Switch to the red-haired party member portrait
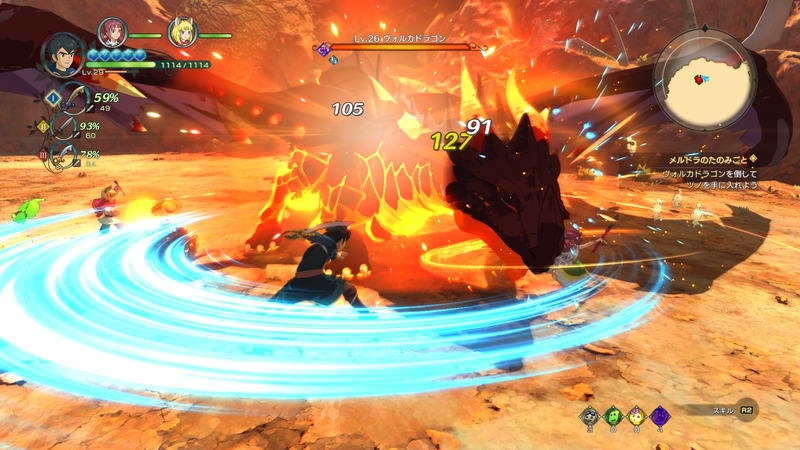This screenshot has width=800, height=450. coord(111,32)
